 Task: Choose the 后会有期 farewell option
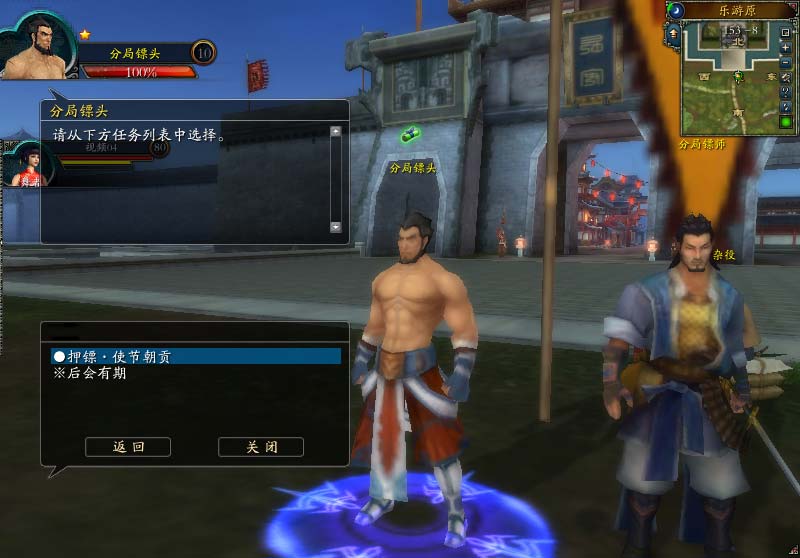pos(90,374)
